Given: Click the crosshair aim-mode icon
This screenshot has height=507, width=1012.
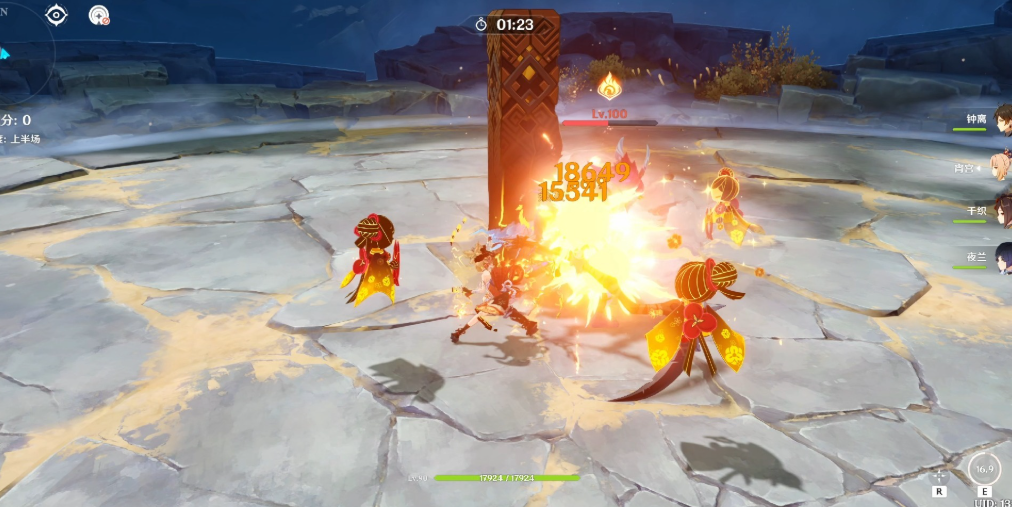Looking at the screenshot, I should (x=939, y=476).
